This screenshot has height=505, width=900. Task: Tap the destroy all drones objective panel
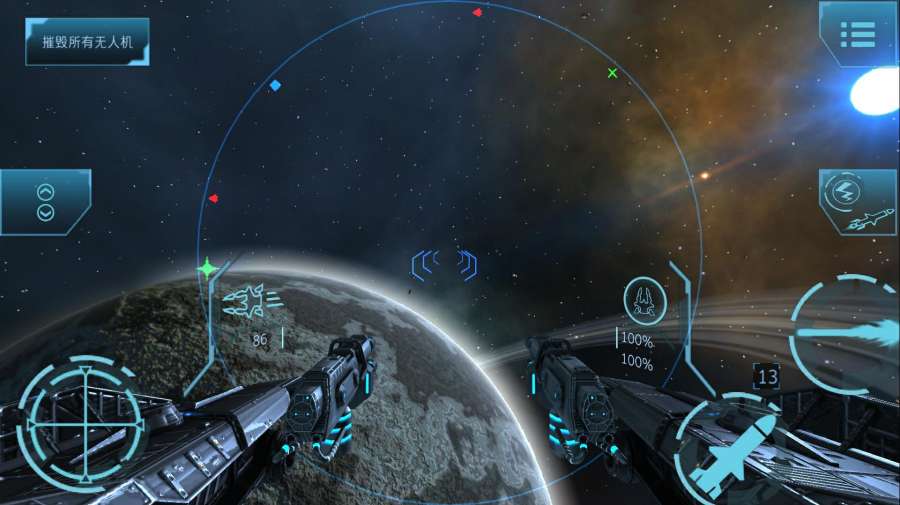87,42
